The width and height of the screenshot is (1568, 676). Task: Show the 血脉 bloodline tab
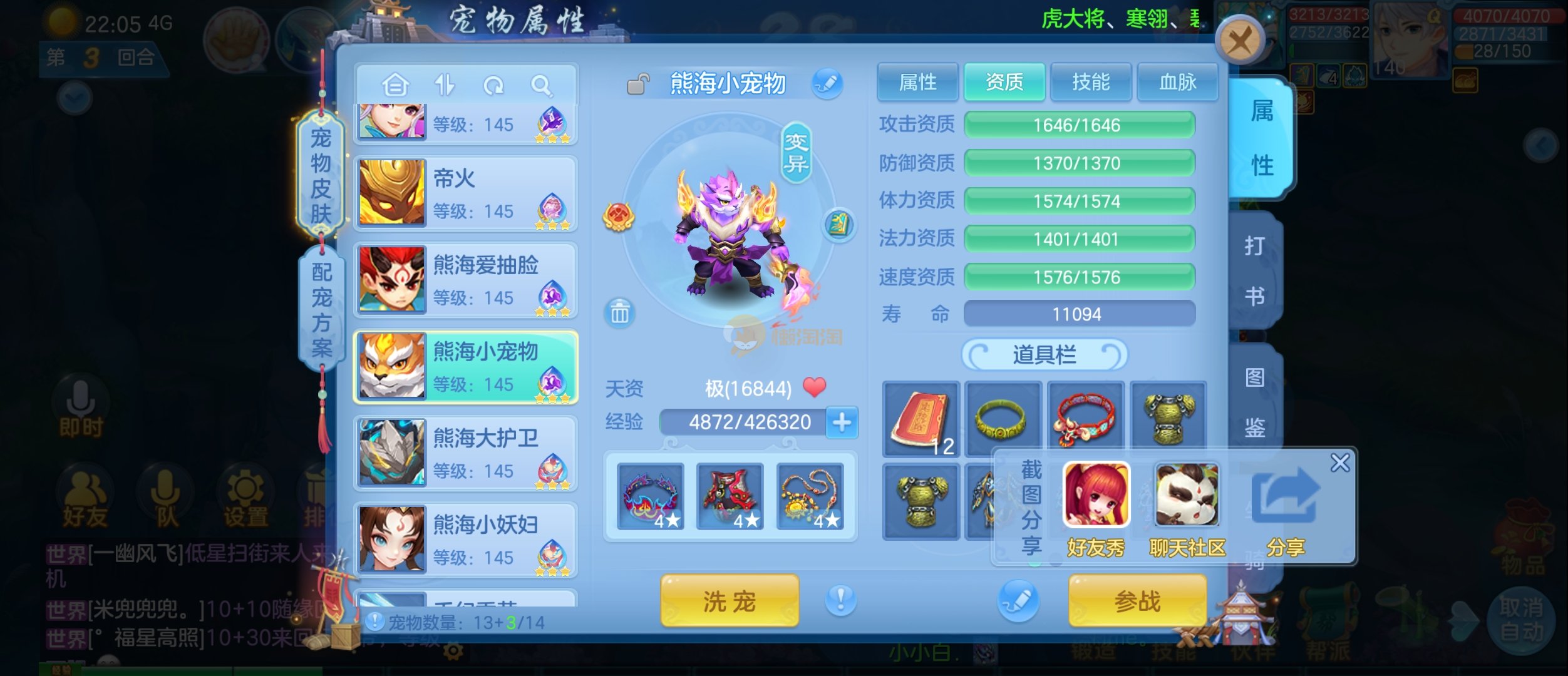[1177, 82]
